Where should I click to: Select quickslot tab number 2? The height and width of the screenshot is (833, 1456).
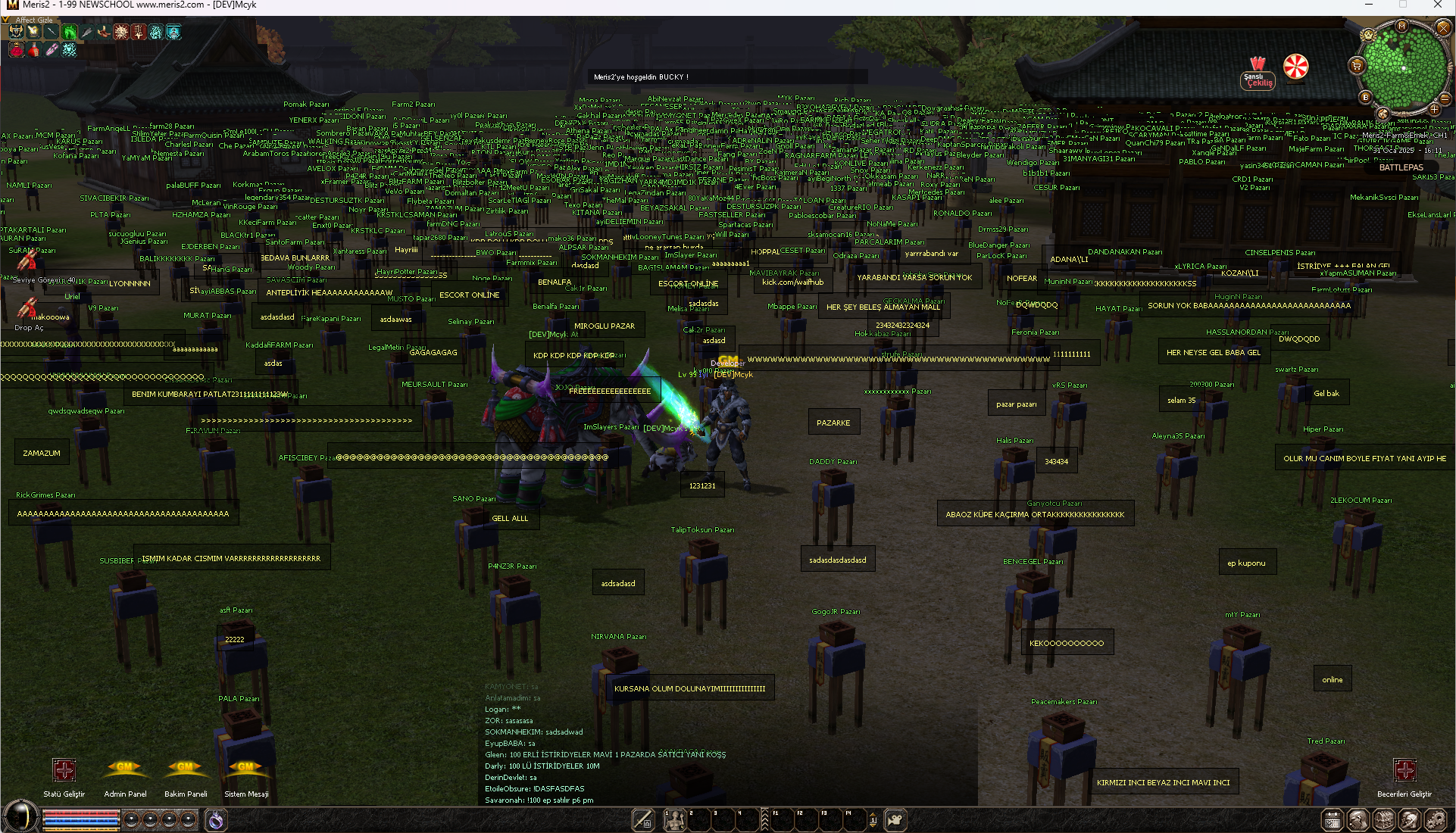pos(698,819)
